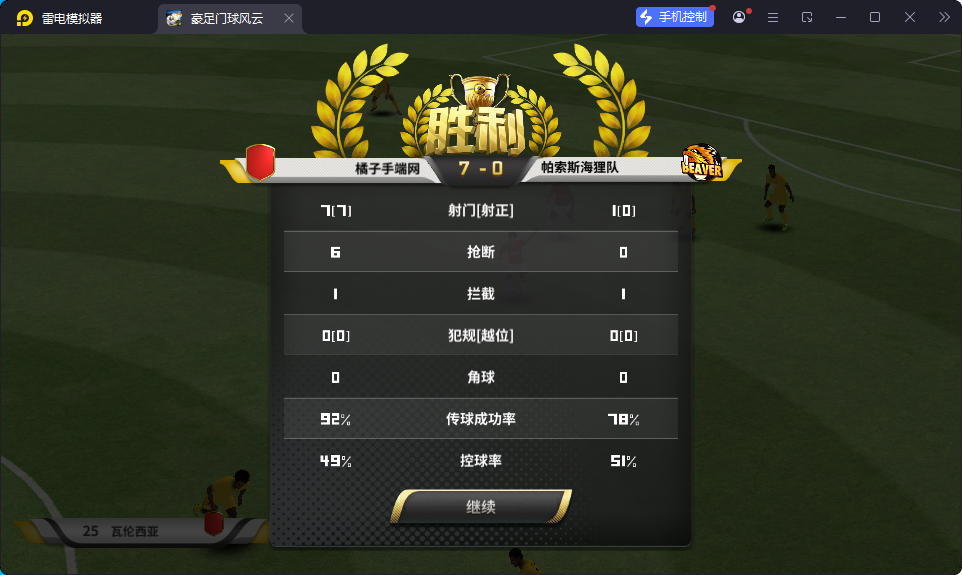Open the 手机控制 phone control button
Image resolution: width=962 pixels, height=575 pixels.
pos(675,17)
